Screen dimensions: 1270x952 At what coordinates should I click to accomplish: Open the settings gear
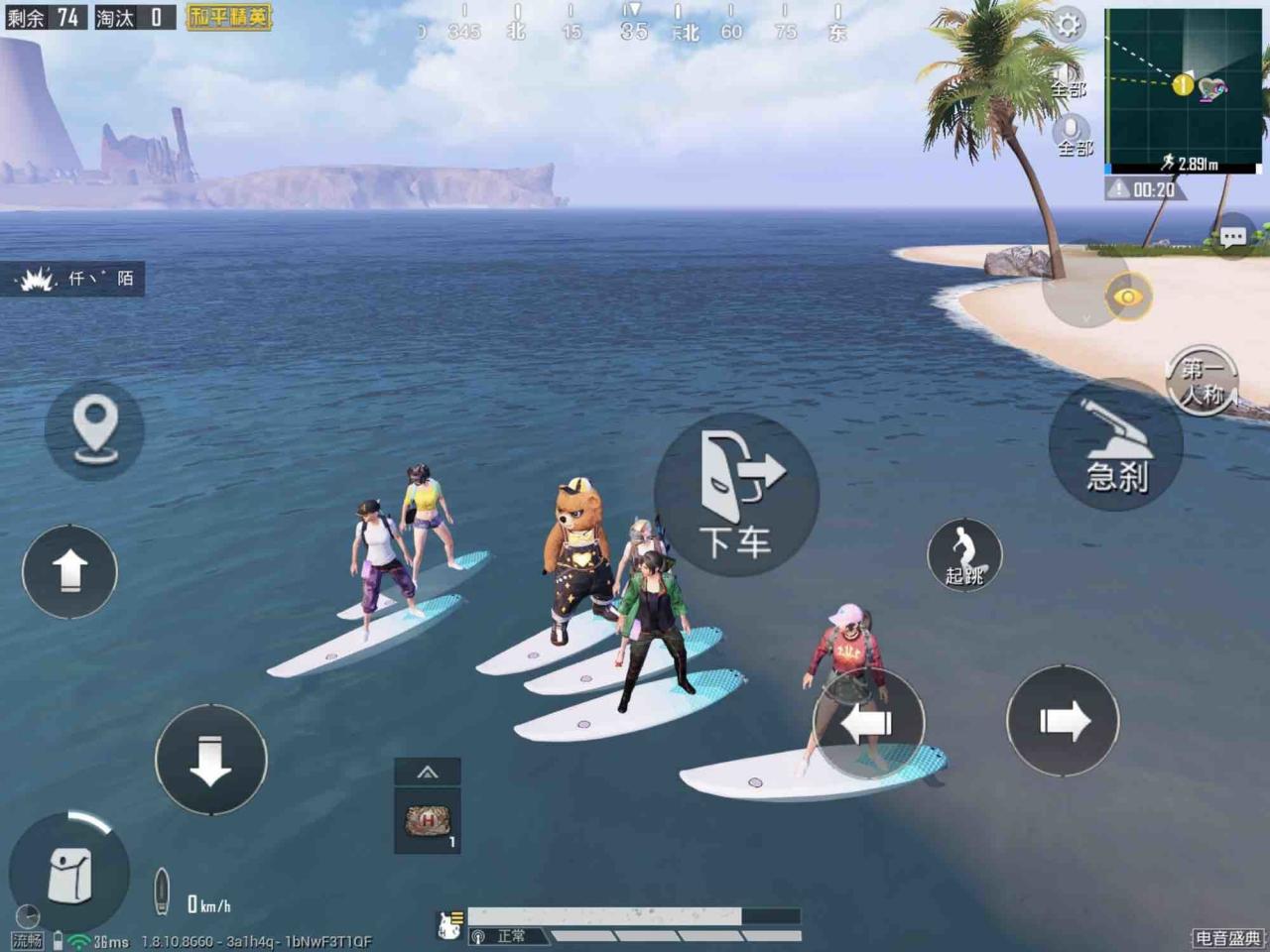point(1068,24)
